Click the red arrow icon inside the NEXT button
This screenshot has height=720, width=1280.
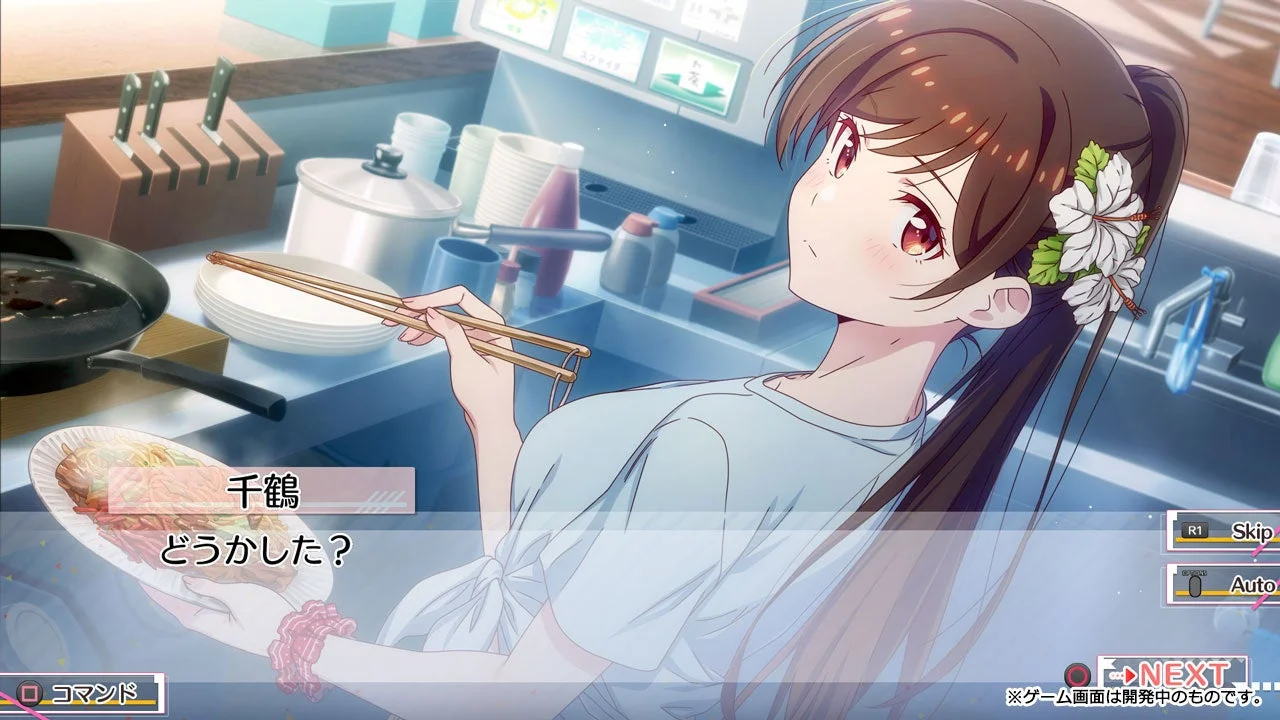tap(1130, 674)
